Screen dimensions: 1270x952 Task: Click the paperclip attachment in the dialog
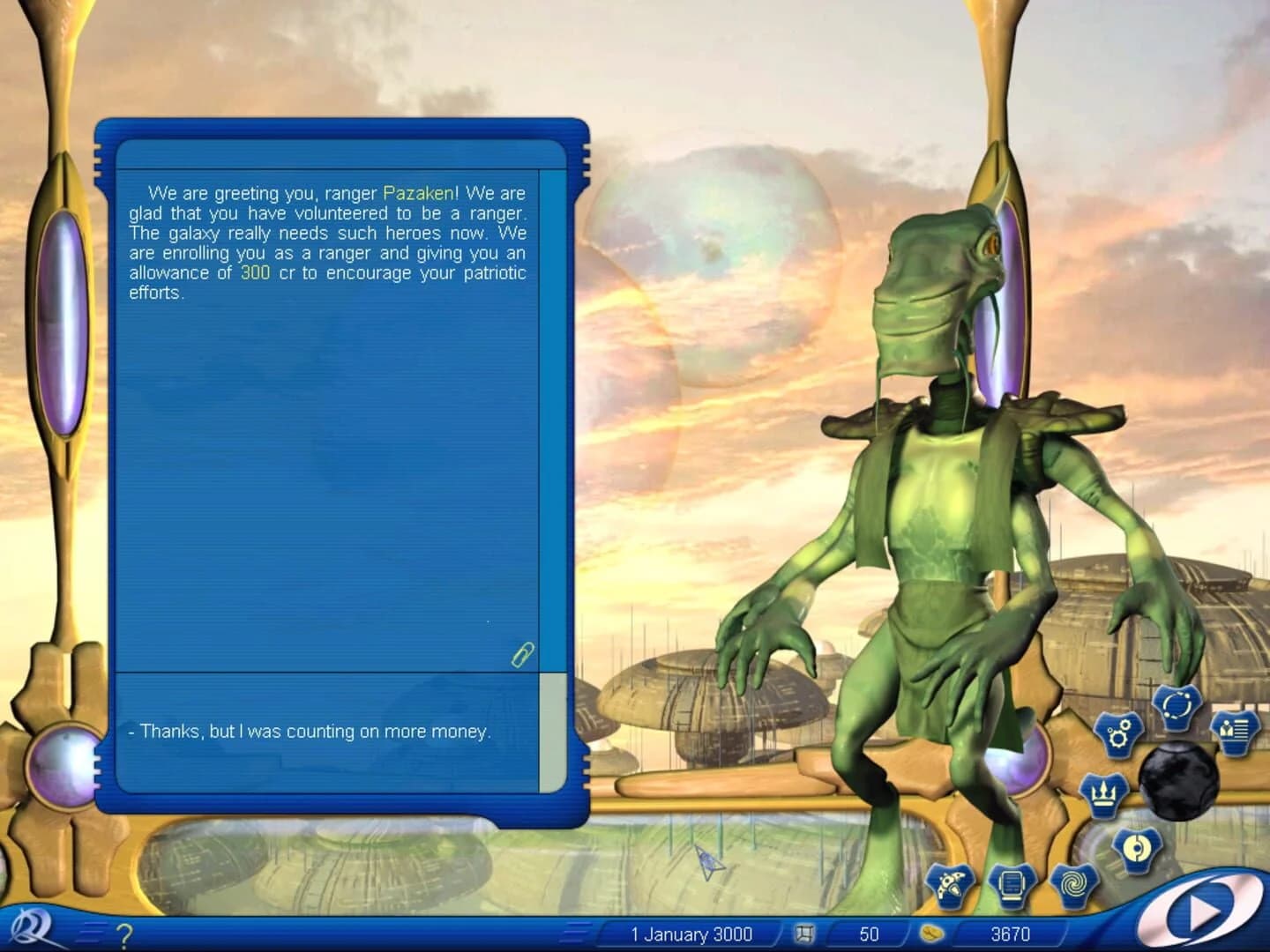coord(521,655)
